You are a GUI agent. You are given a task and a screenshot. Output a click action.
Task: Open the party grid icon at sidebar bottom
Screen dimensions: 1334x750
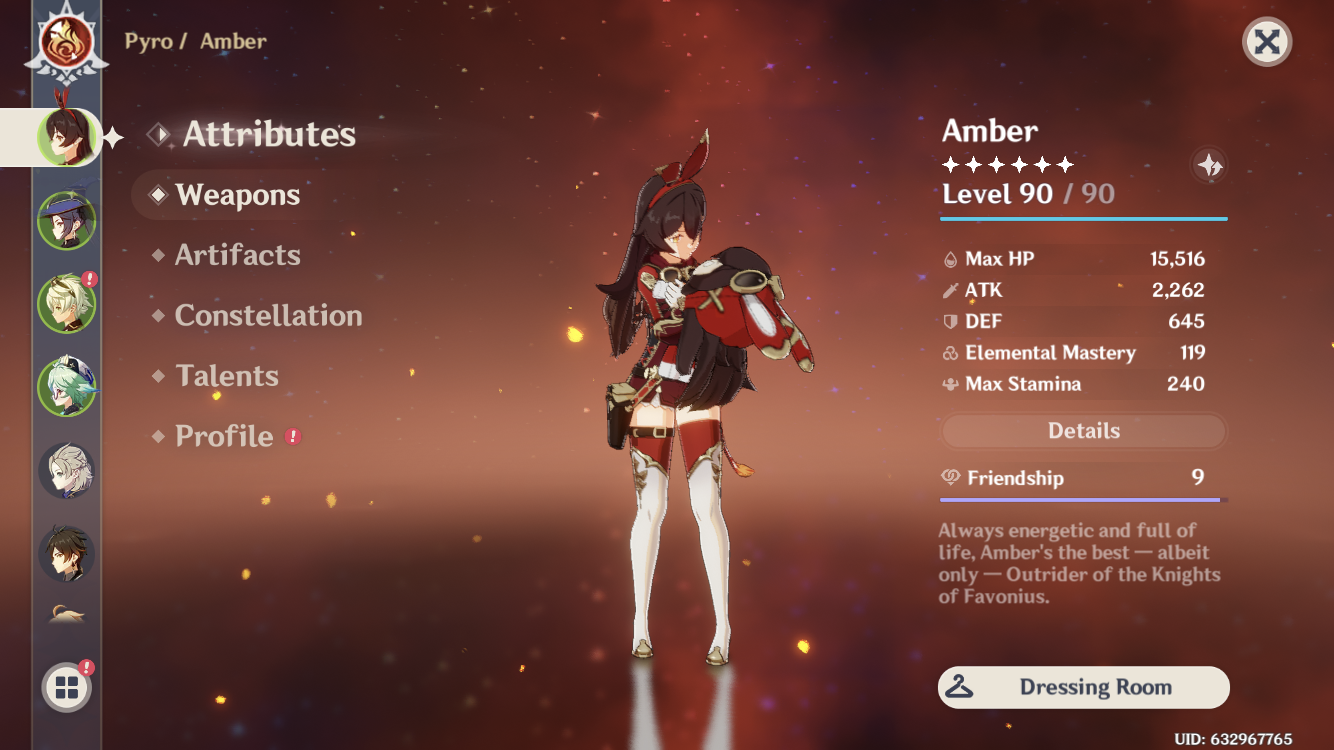coord(65,687)
